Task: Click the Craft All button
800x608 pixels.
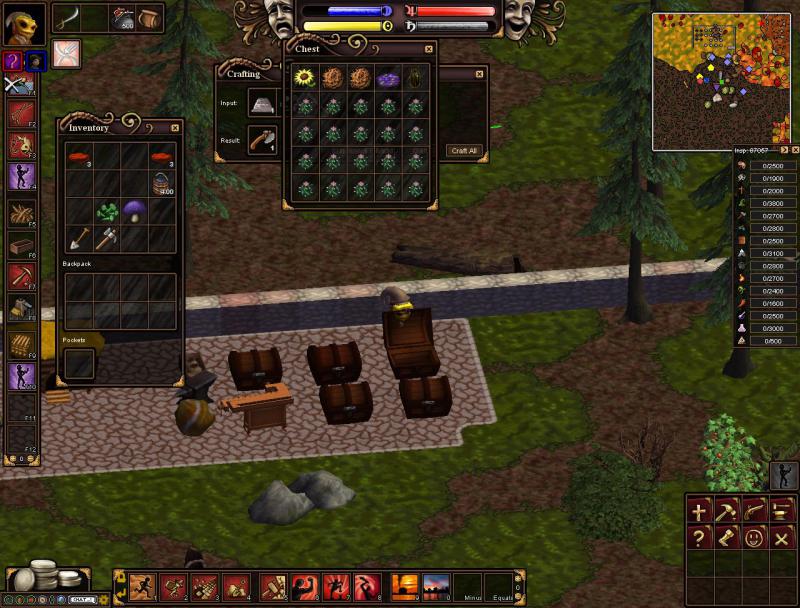Action: point(464,150)
